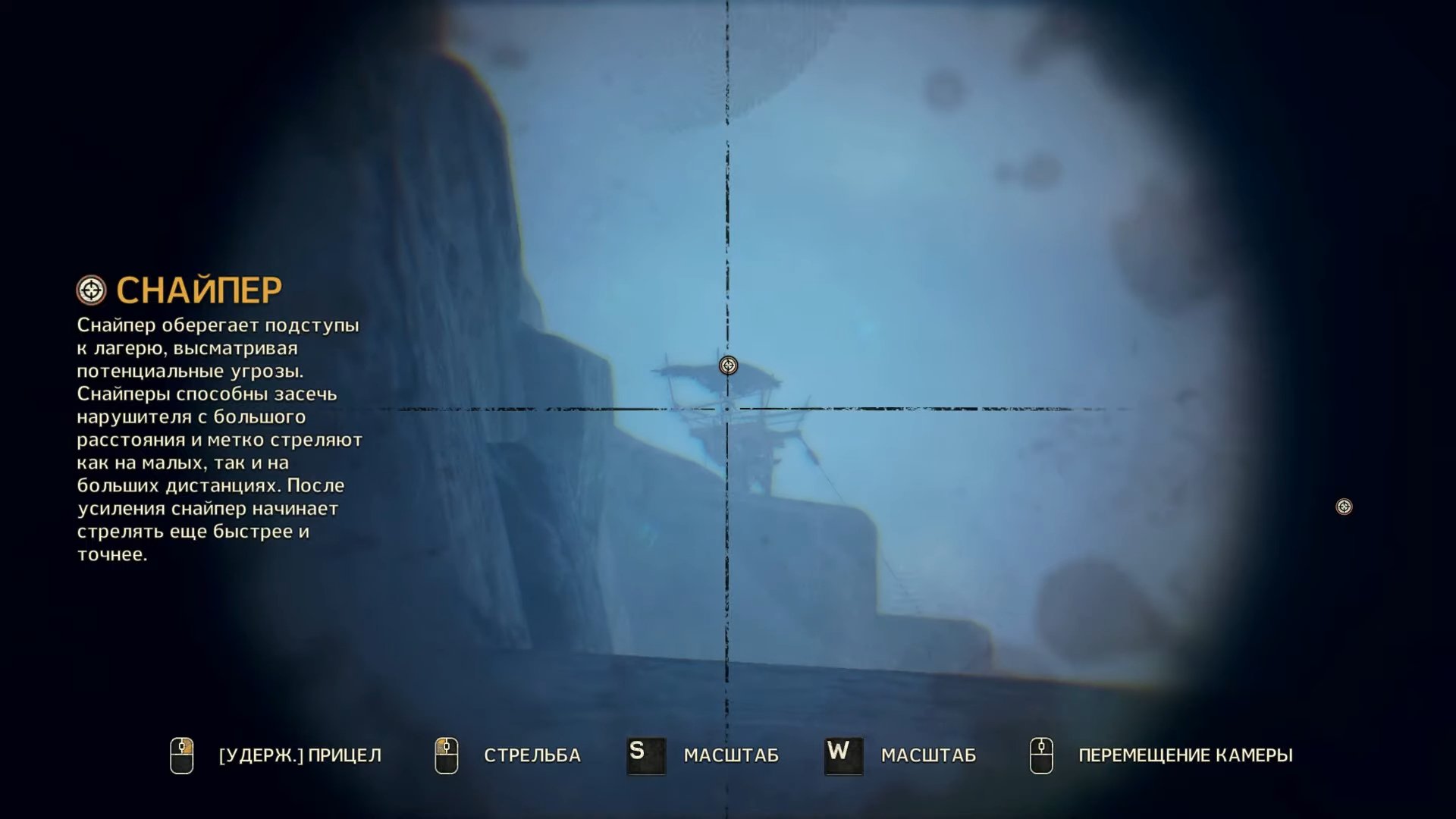Click the sniper marker in the dark scope vignette
Image resolution: width=1456 pixels, height=819 pixels.
(x=1344, y=507)
